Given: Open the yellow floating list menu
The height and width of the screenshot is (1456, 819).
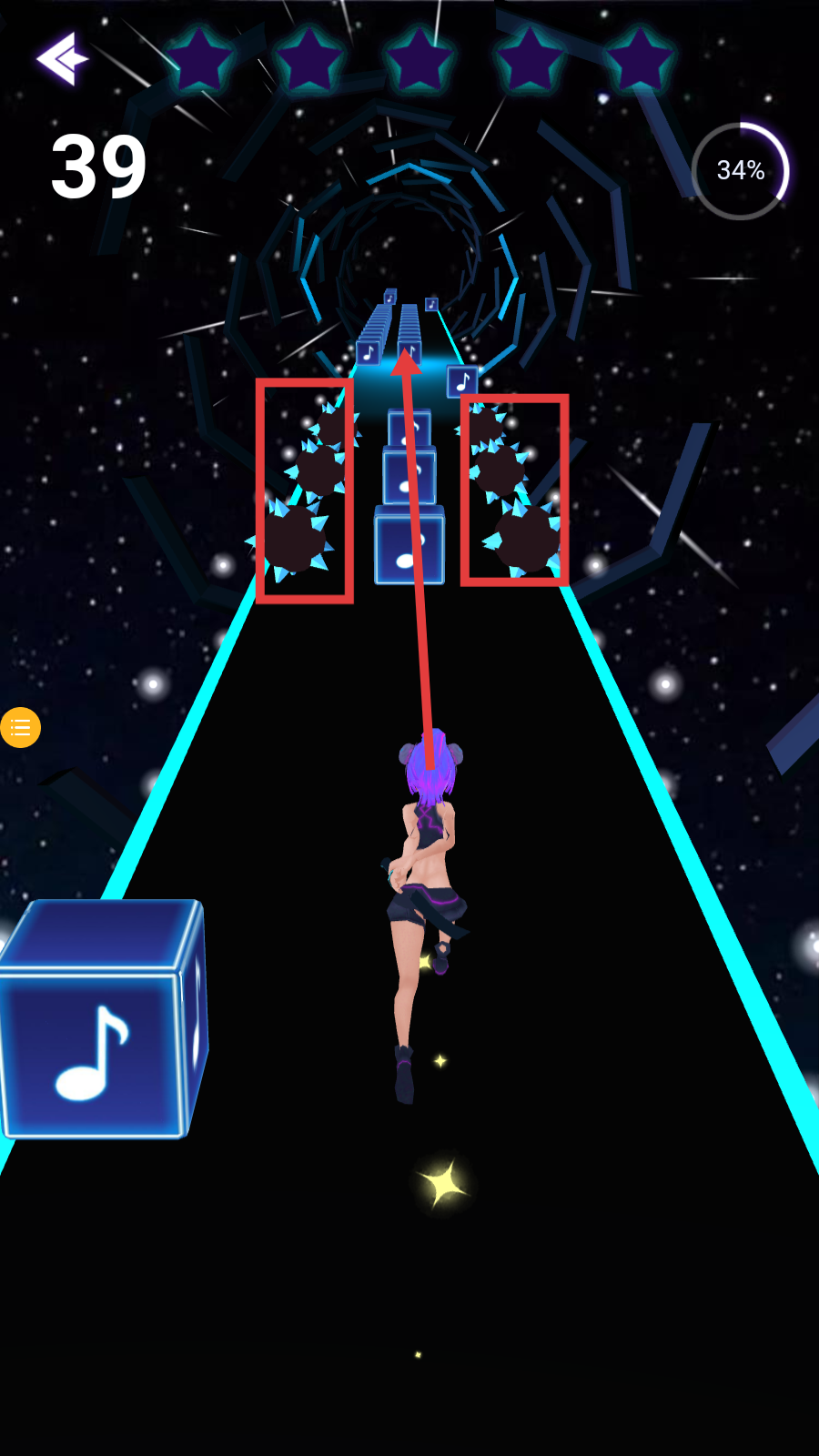Looking at the screenshot, I should pyautogui.click(x=20, y=727).
